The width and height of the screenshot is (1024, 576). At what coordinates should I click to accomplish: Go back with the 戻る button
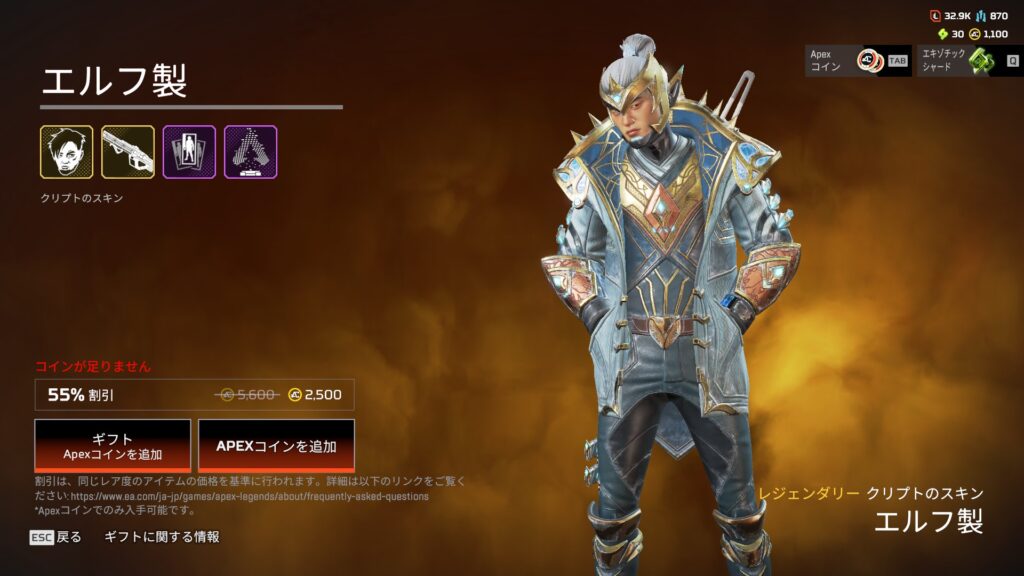click(x=56, y=537)
